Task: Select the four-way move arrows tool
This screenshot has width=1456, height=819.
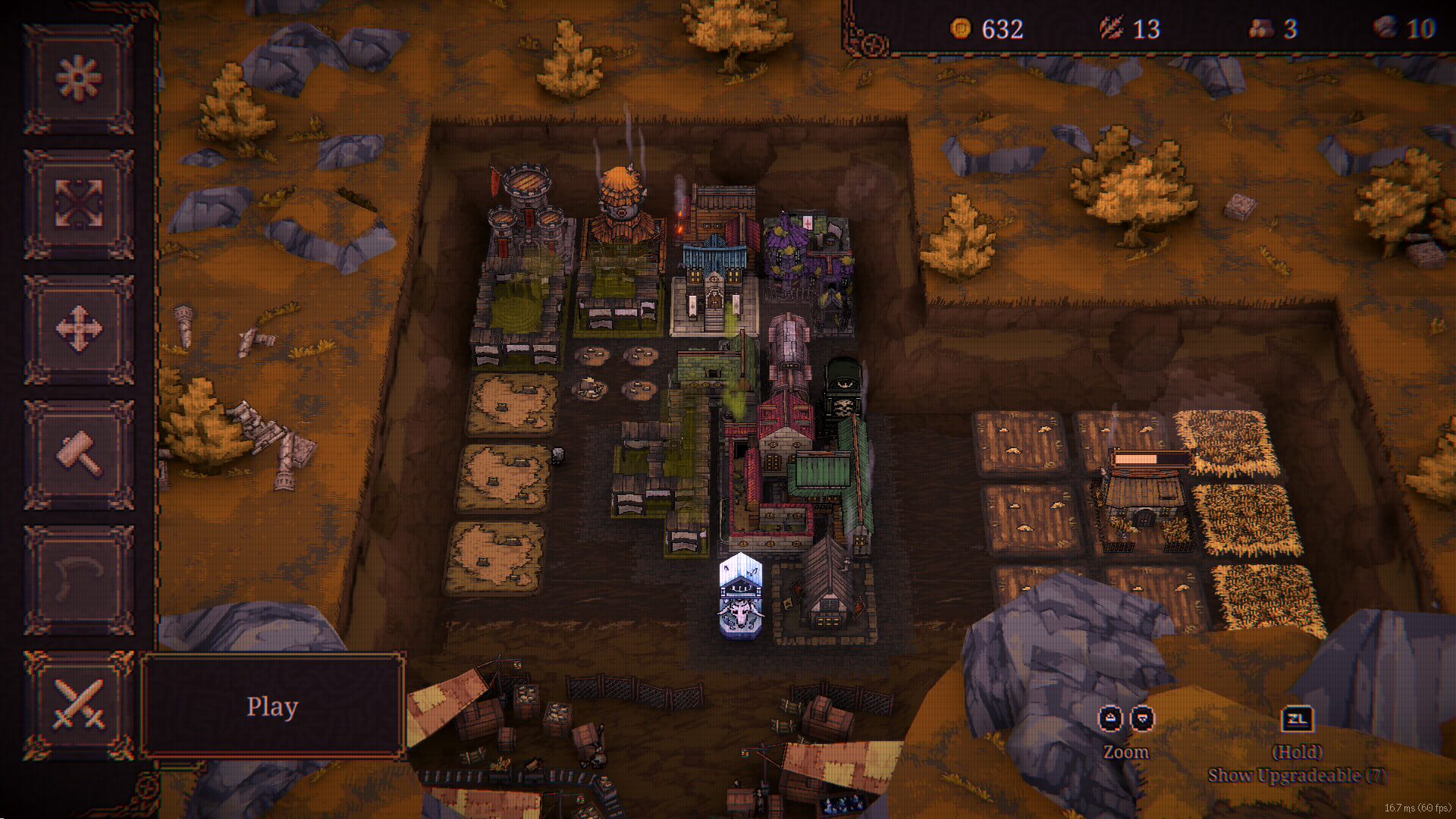Action: click(x=79, y=329)
